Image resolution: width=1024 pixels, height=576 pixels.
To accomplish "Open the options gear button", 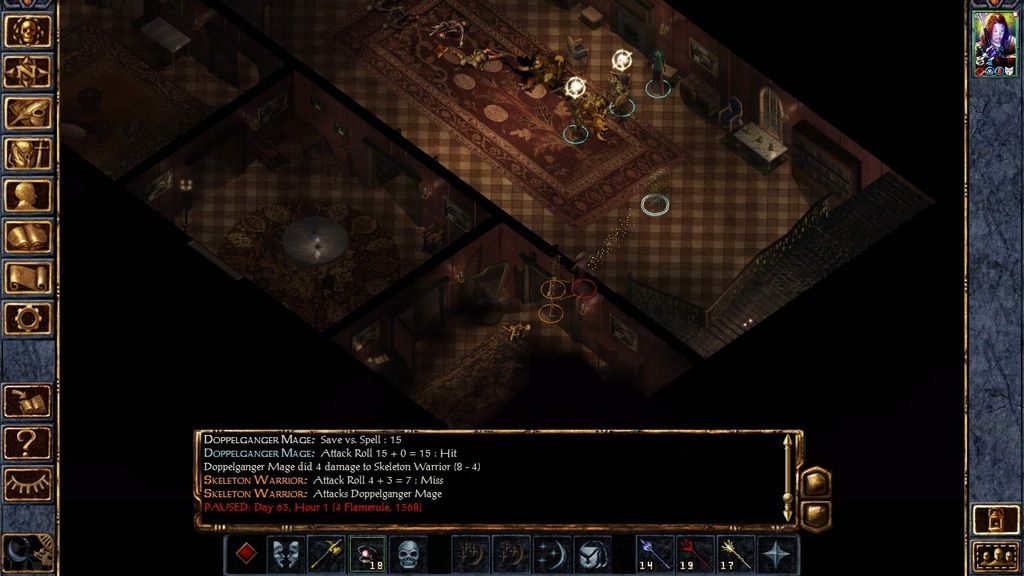I will tap(27, 318).
